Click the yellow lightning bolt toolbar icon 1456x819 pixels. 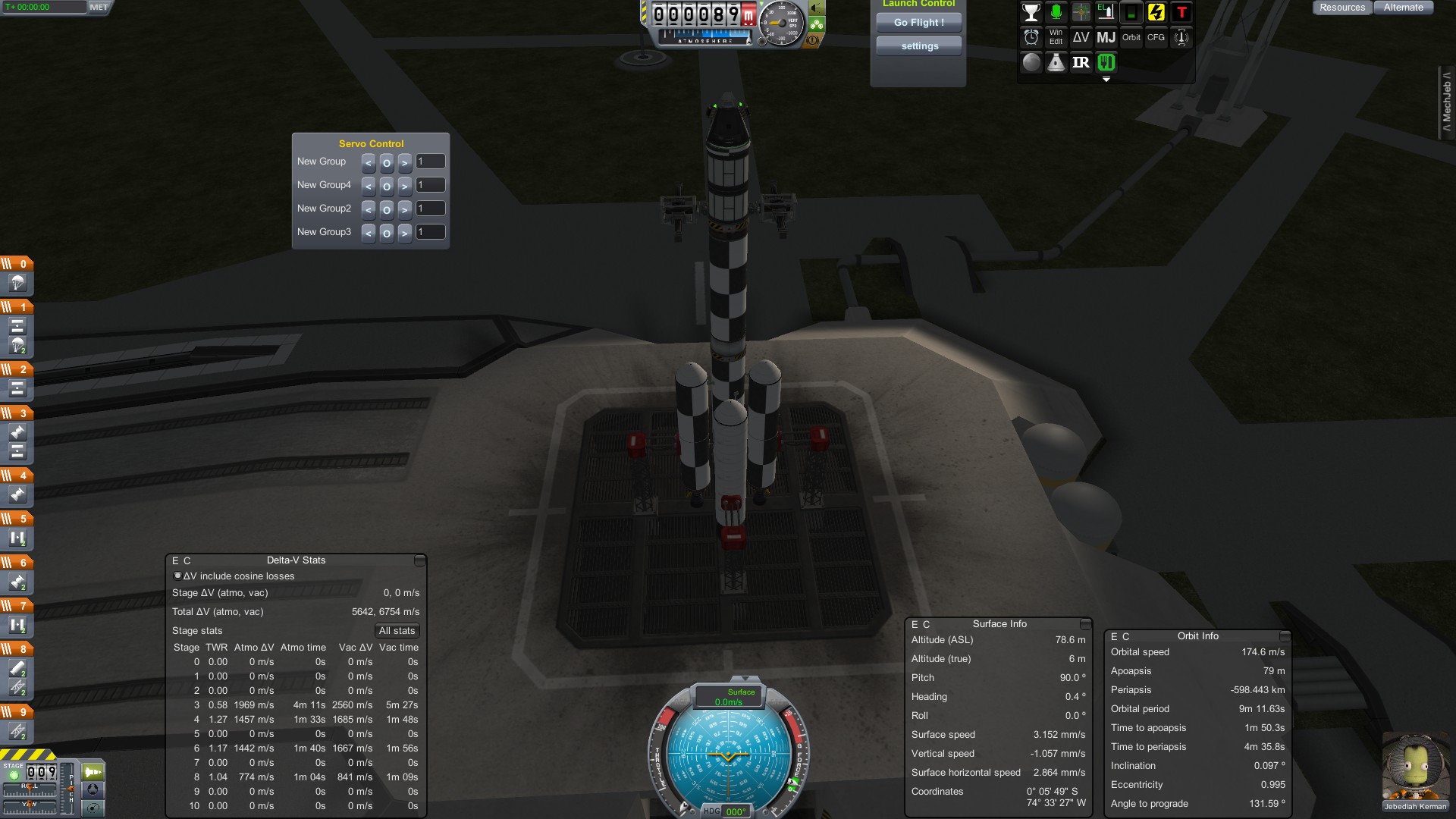[1156, 13]
